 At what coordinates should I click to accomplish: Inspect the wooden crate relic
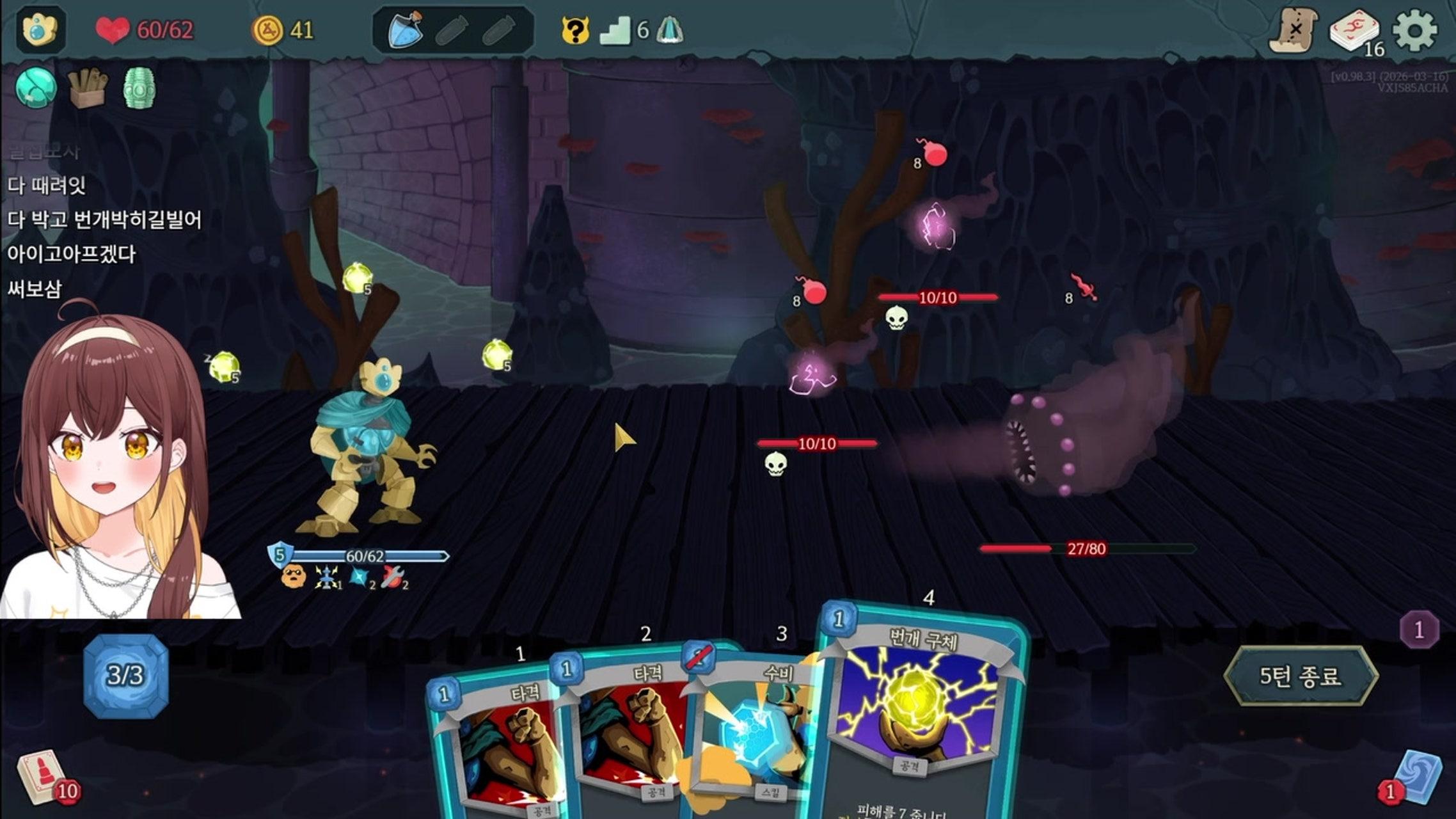[88, 88]
